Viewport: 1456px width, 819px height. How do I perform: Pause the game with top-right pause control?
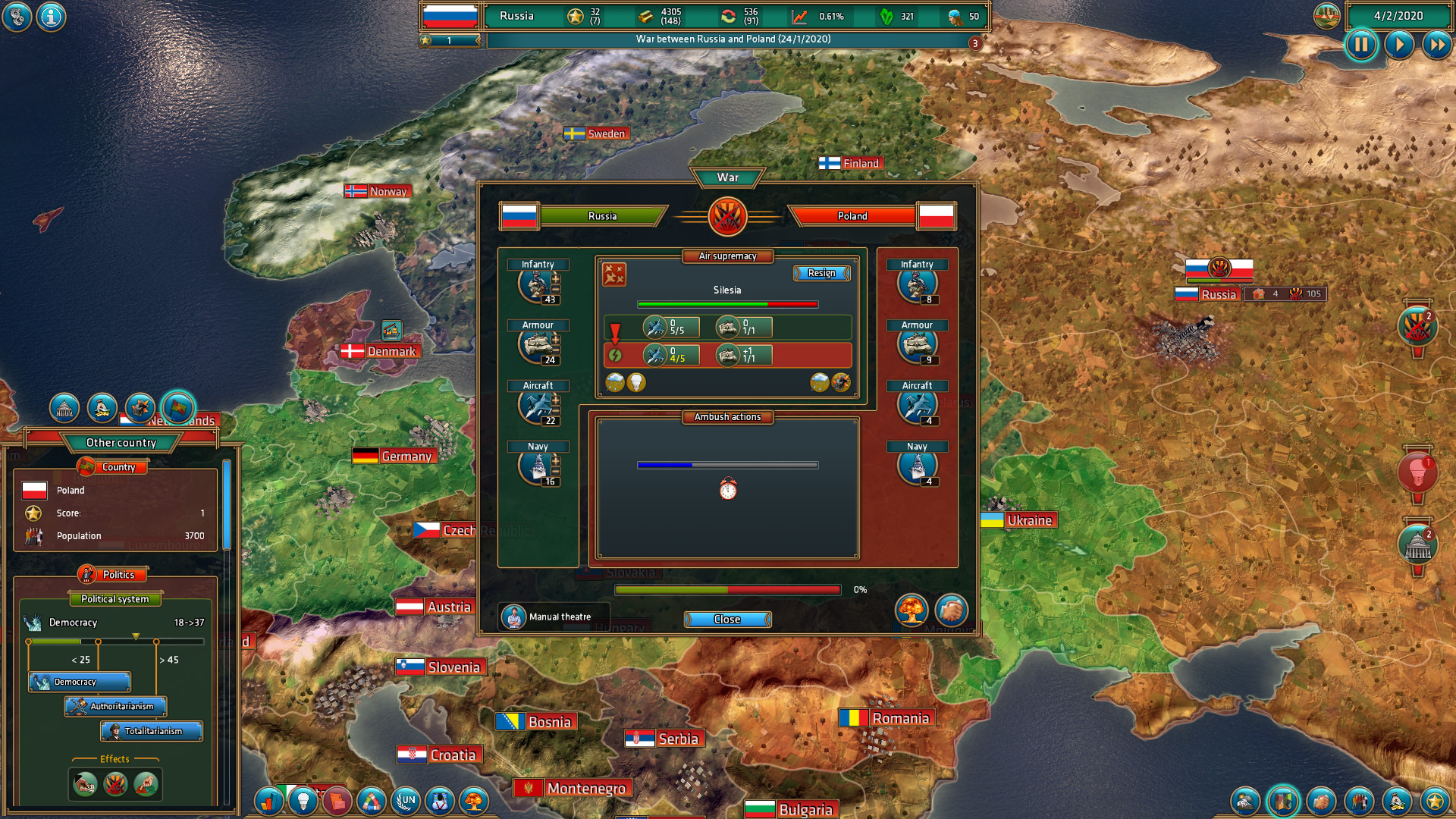click(1361, 45)
